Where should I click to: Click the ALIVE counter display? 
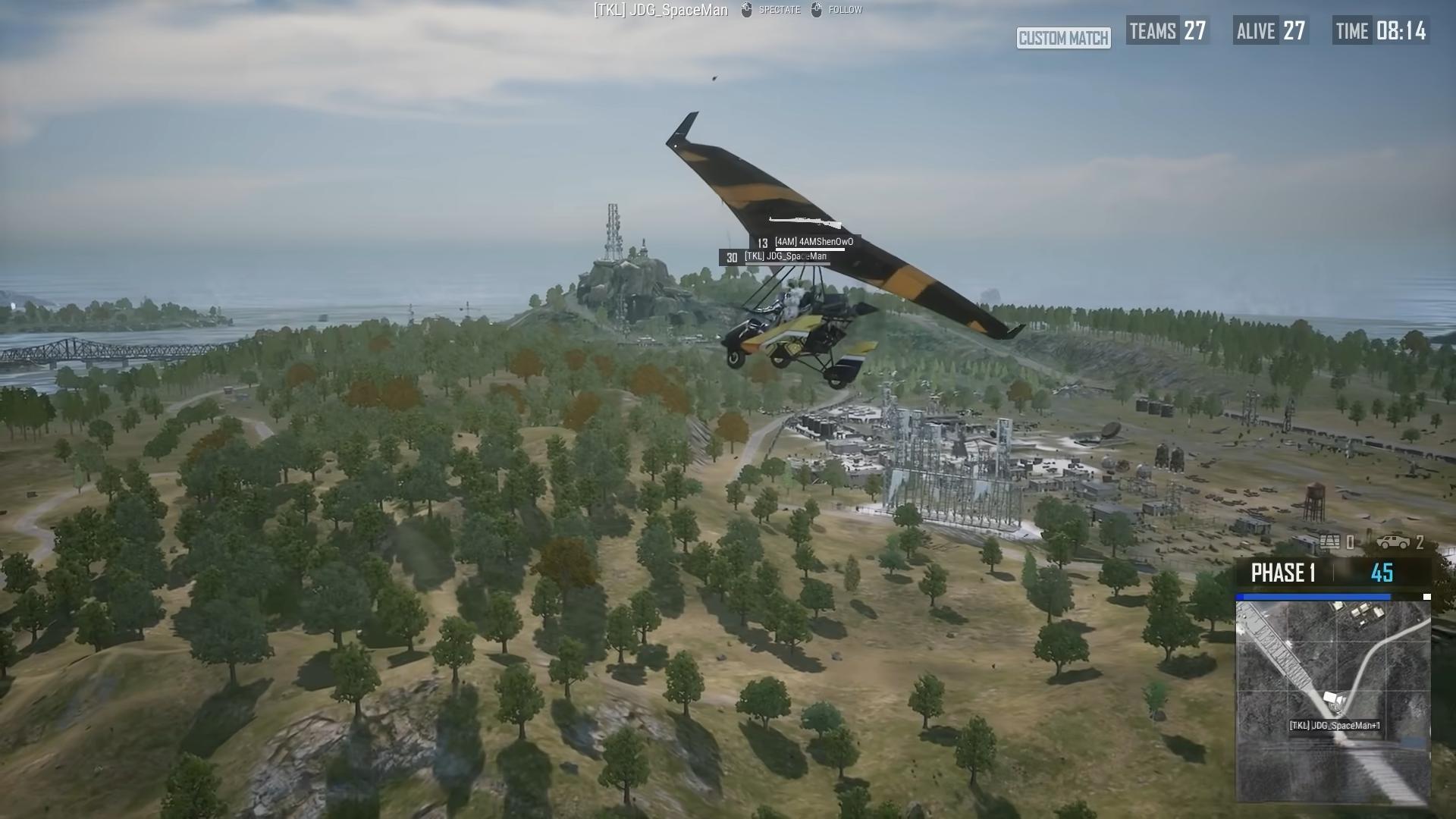pyautogui.click(x=1267, y=32)
